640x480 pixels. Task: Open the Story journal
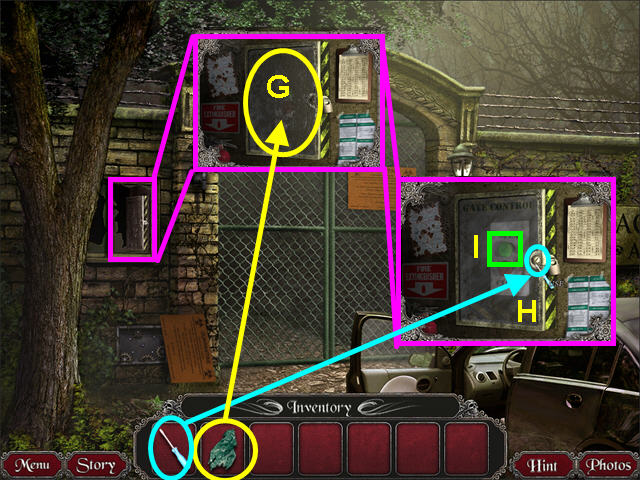[x=96, y=465]
